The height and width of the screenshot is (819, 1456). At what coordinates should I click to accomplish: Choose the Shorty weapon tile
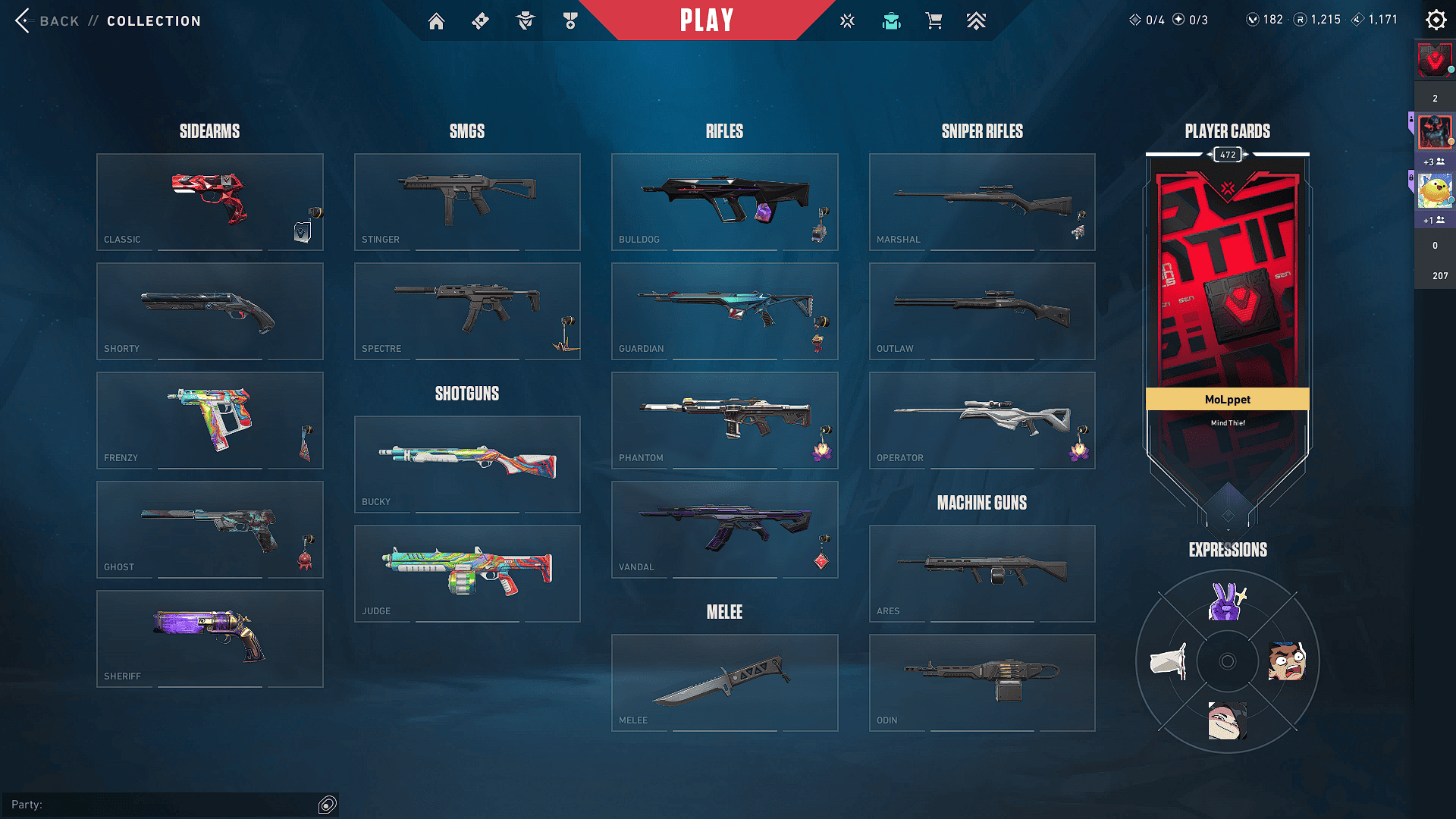[x=209, y=311]
